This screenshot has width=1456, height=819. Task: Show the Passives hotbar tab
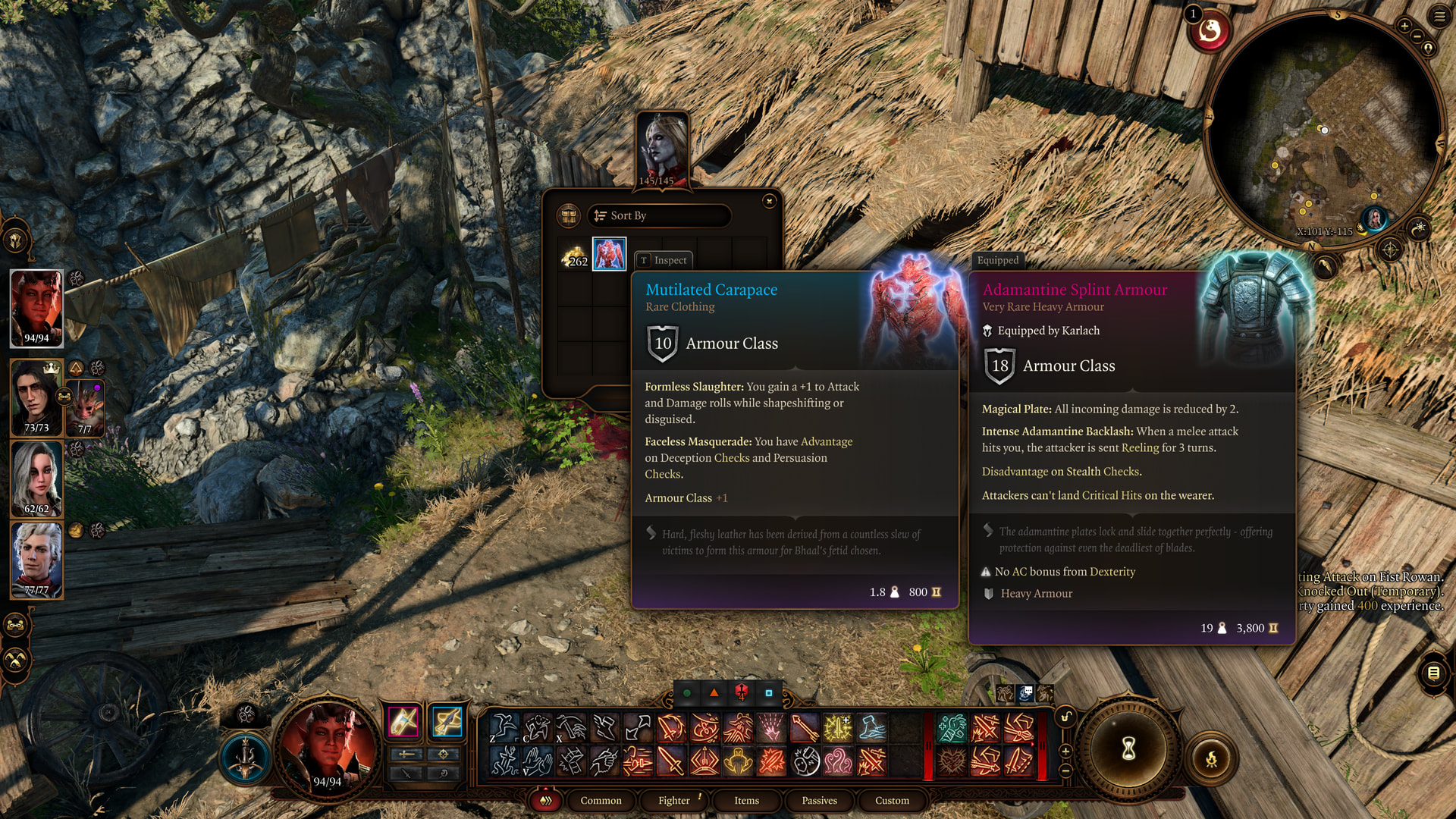(819, 800)
